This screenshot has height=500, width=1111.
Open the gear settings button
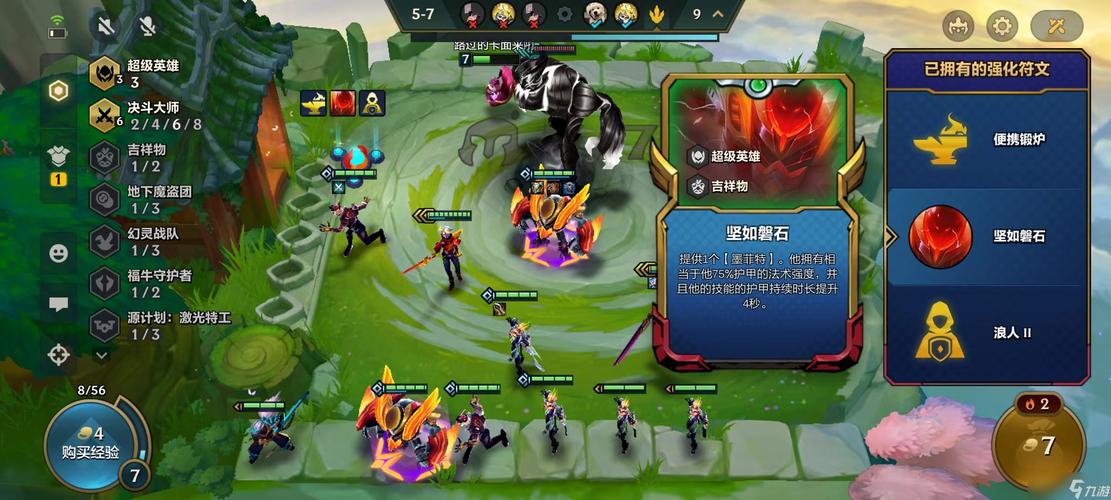[x=1002, y=25]
